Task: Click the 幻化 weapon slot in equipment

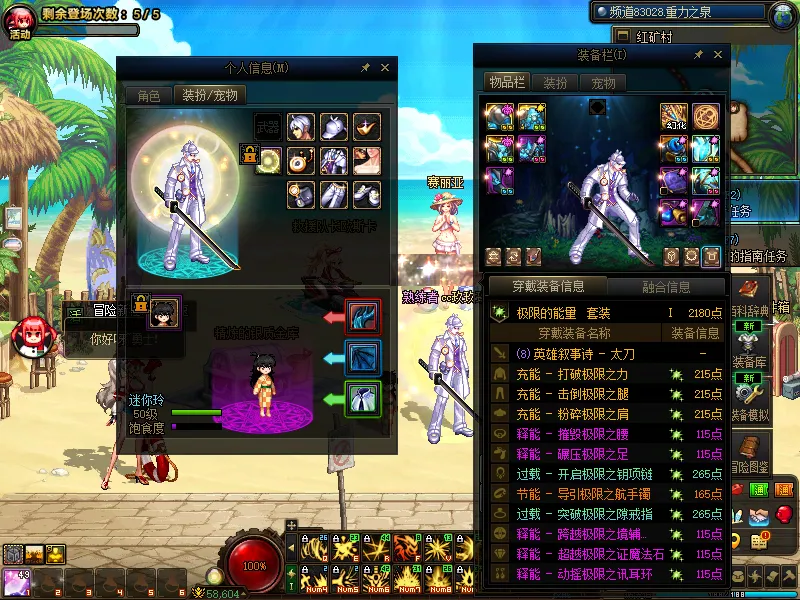Action: point(674,117)
